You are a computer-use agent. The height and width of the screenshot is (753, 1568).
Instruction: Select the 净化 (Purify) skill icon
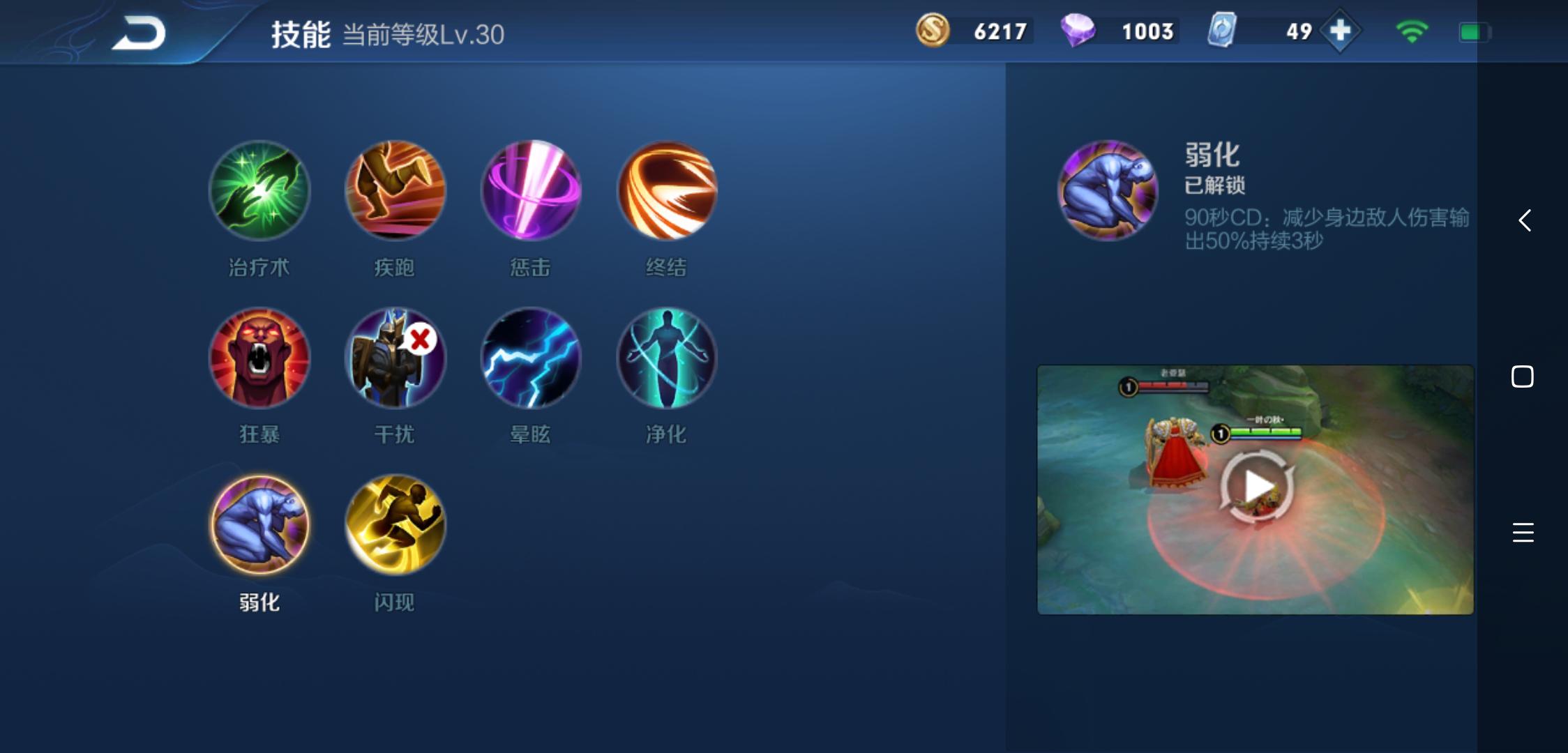click(666, 359)
